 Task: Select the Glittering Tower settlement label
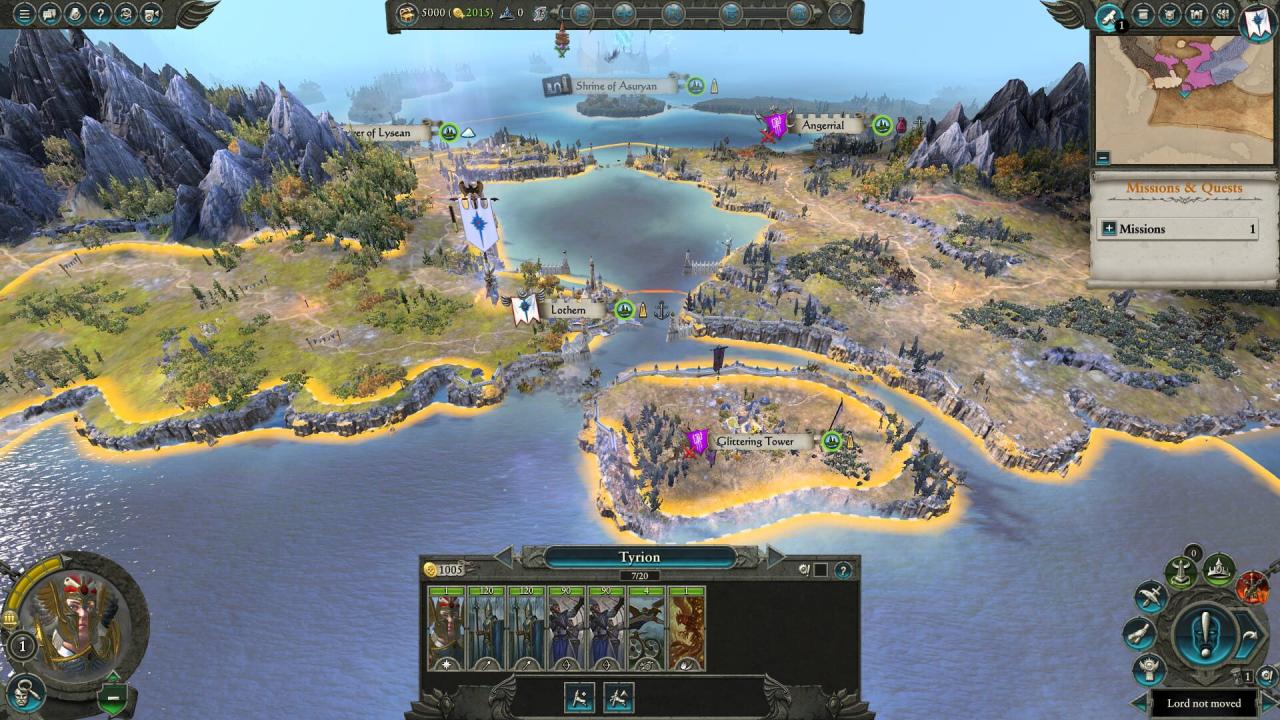[x=755, y=441]
